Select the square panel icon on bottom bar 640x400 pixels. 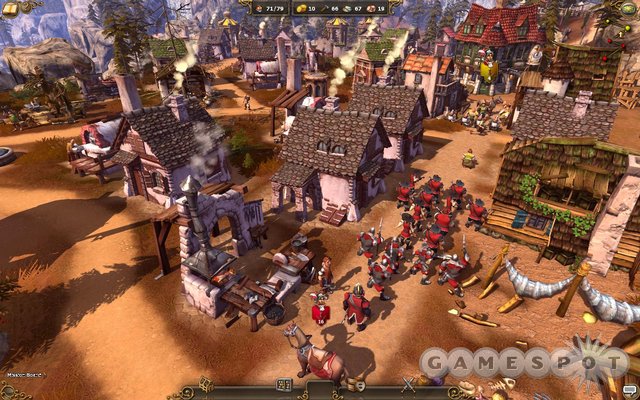pos(283,384)
